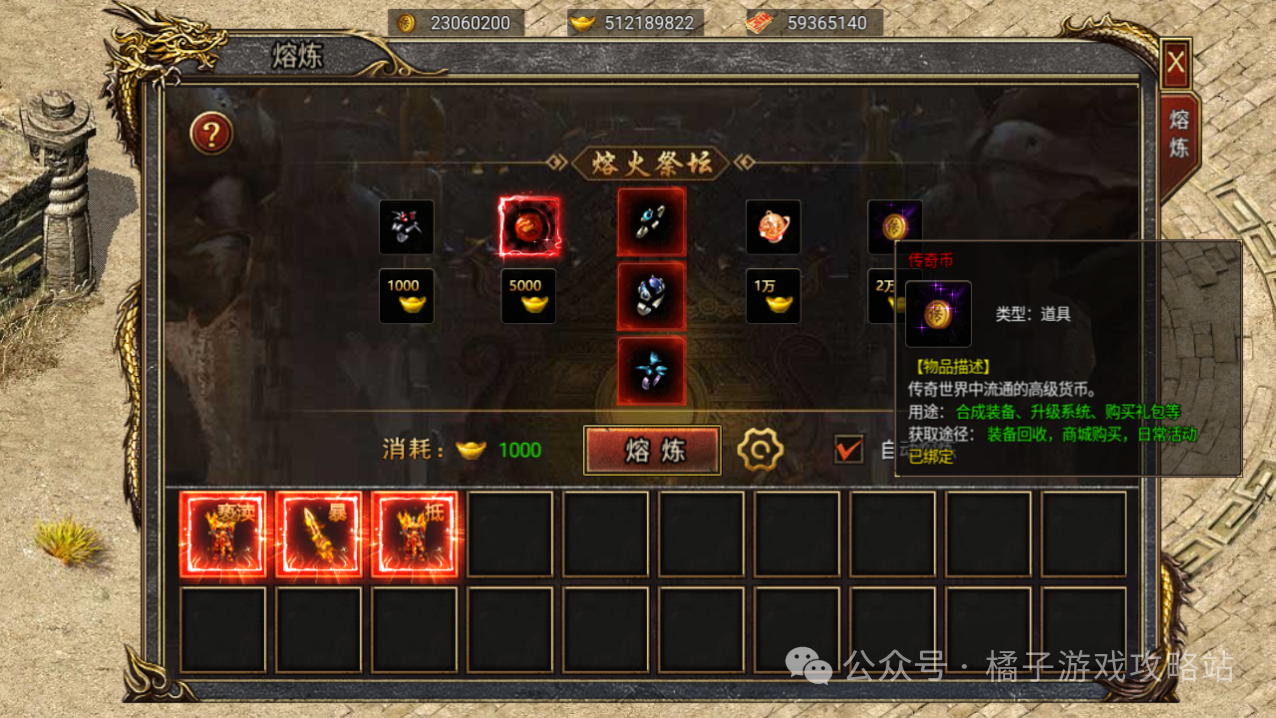Click the silver ring altar slot
The image size is (1276, 718).
pyautogui.click(x=652, y=297)
